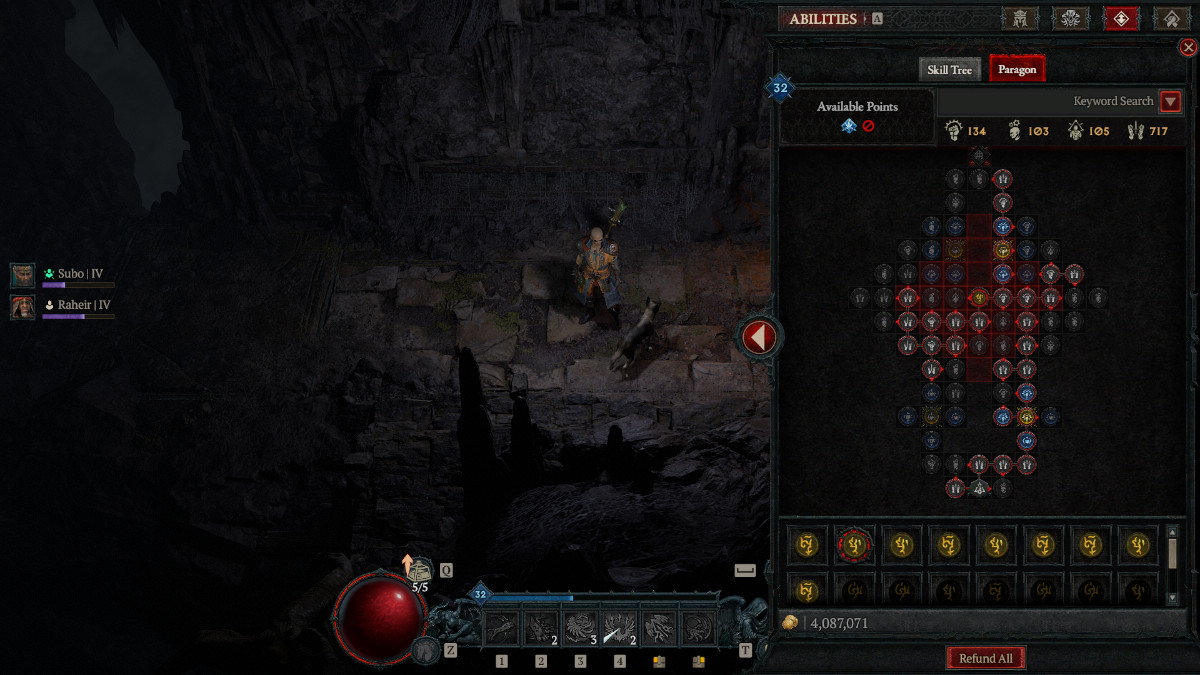The image size is (1200, 675).
Task: Select the highlighted red diamond abilities icon
Action: [x=1121, y=19]
